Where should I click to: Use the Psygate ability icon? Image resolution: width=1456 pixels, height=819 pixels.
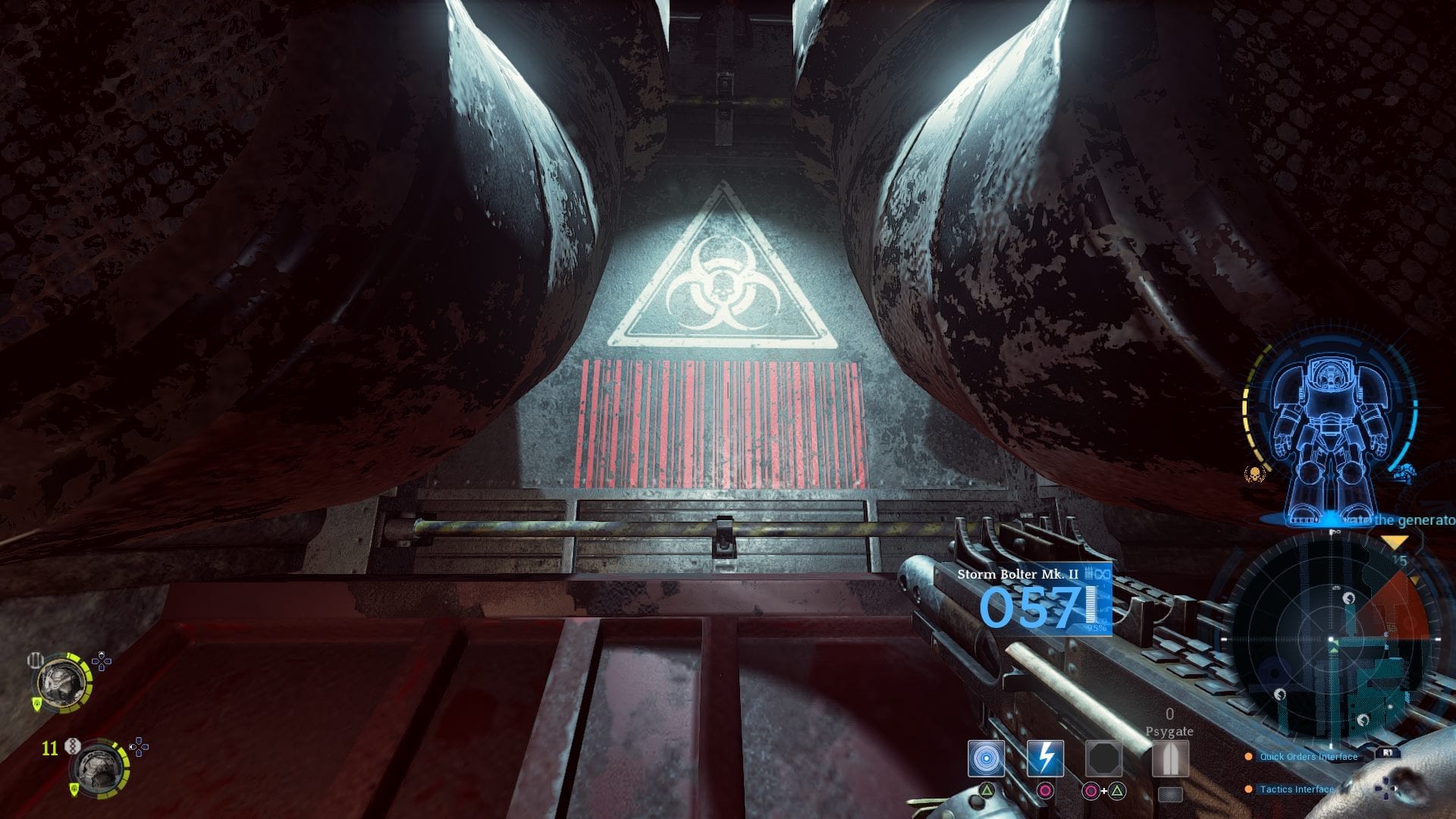[x=1169, y=759]
